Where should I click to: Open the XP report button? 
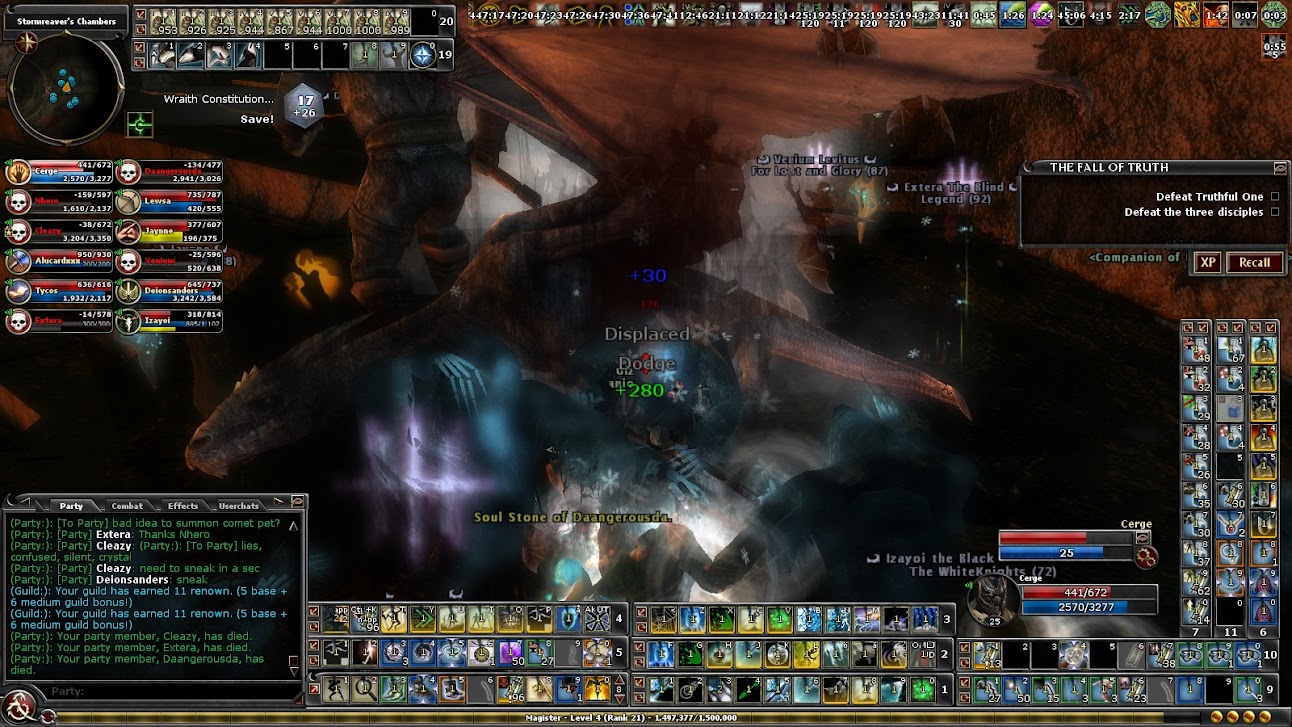[x=1208, y=263]
